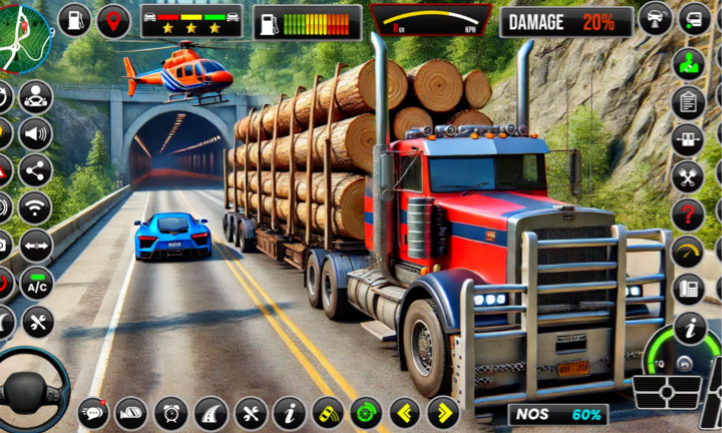Toggle the A/C button
The width and height of the screenshot is (722, 433).
[36, 283]
